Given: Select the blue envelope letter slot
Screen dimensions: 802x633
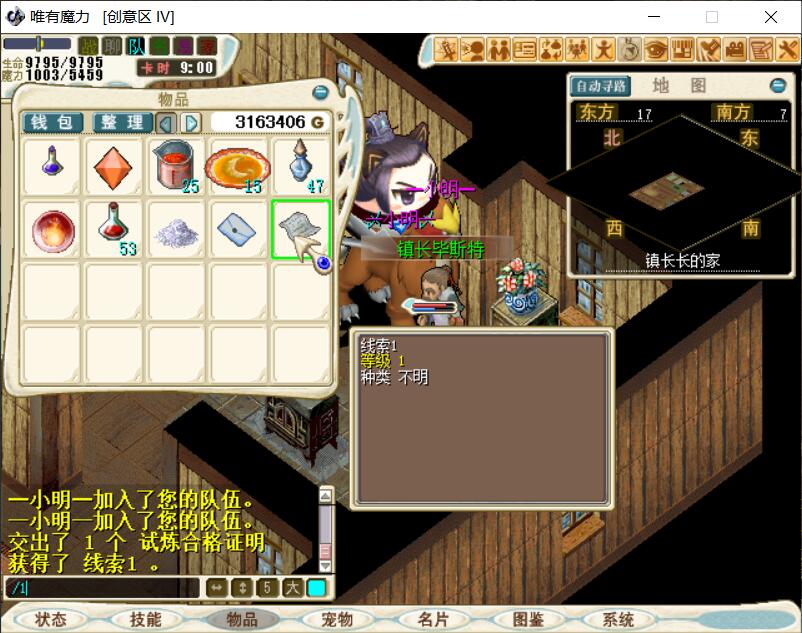Looking at the screenshot, I should point(238,229).
